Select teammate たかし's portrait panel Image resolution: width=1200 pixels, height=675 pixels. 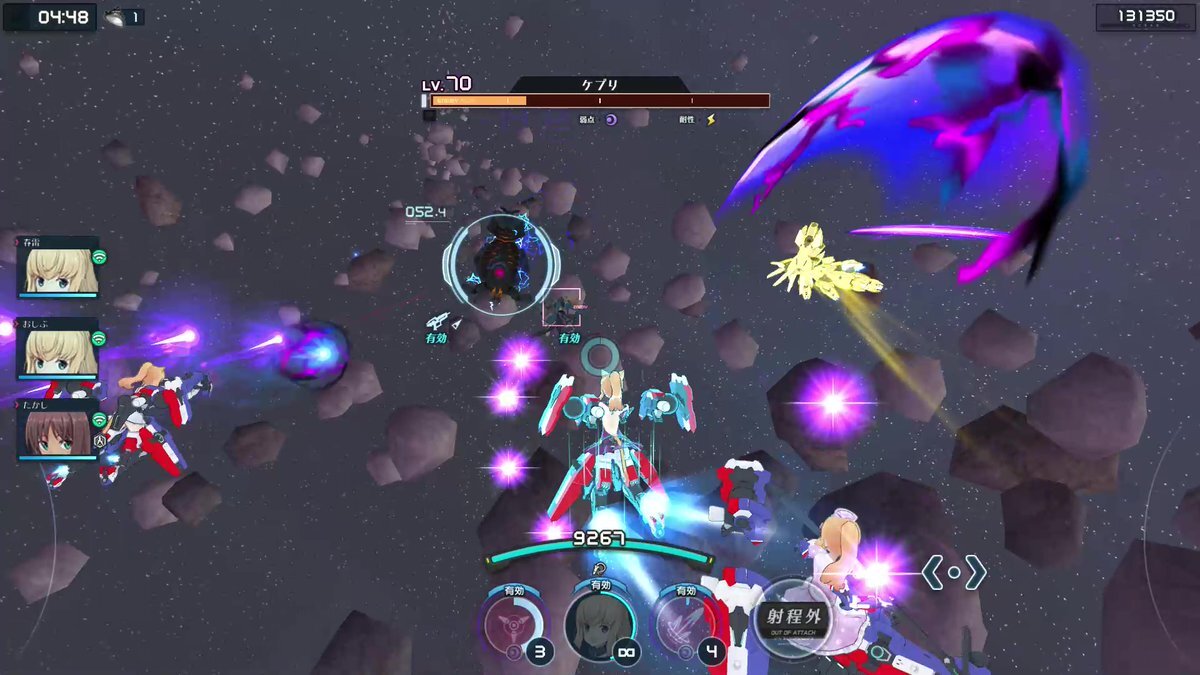(58, 431)
